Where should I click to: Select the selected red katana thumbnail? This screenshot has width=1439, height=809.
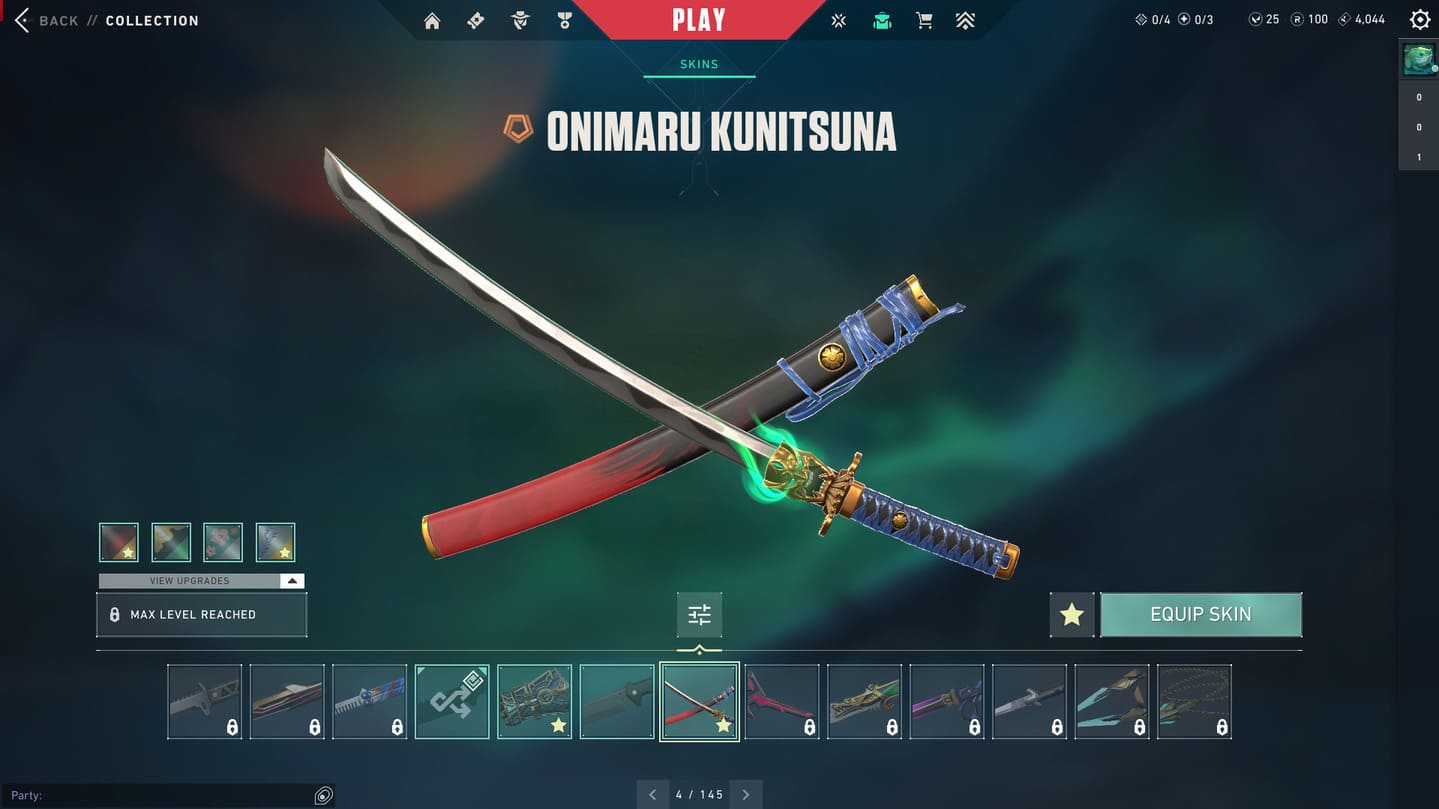(x=699, y=701)
